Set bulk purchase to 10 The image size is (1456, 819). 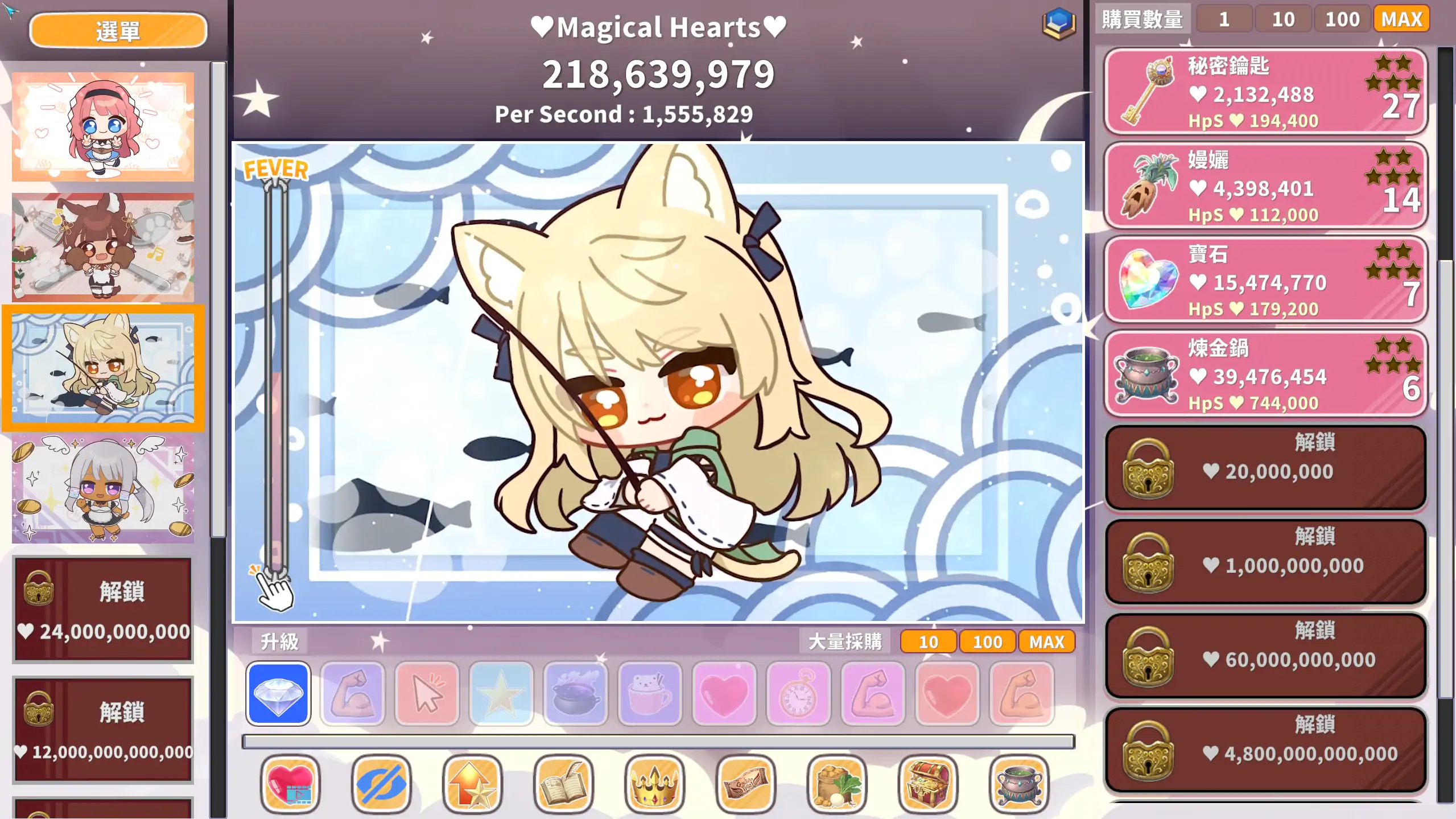point(927,642)
